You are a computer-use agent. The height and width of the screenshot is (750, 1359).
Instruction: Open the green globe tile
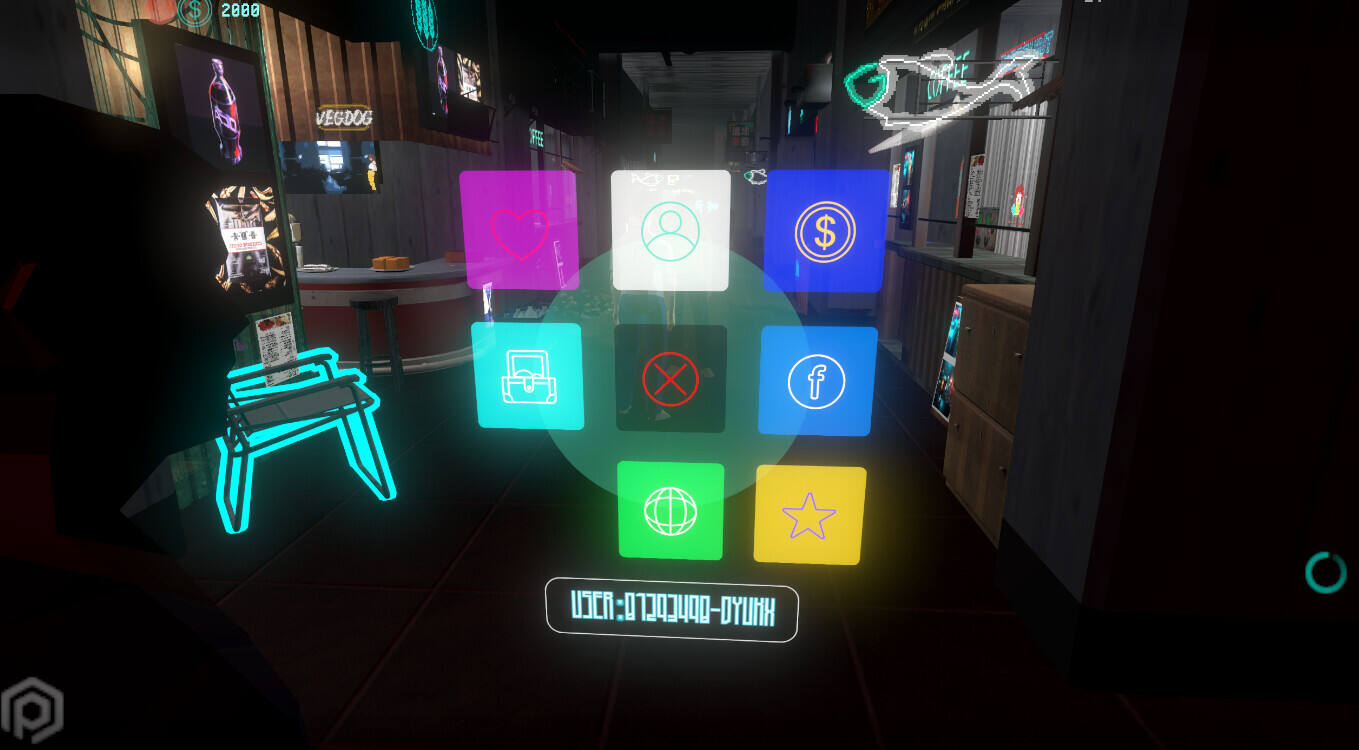(x=670, y=510)
